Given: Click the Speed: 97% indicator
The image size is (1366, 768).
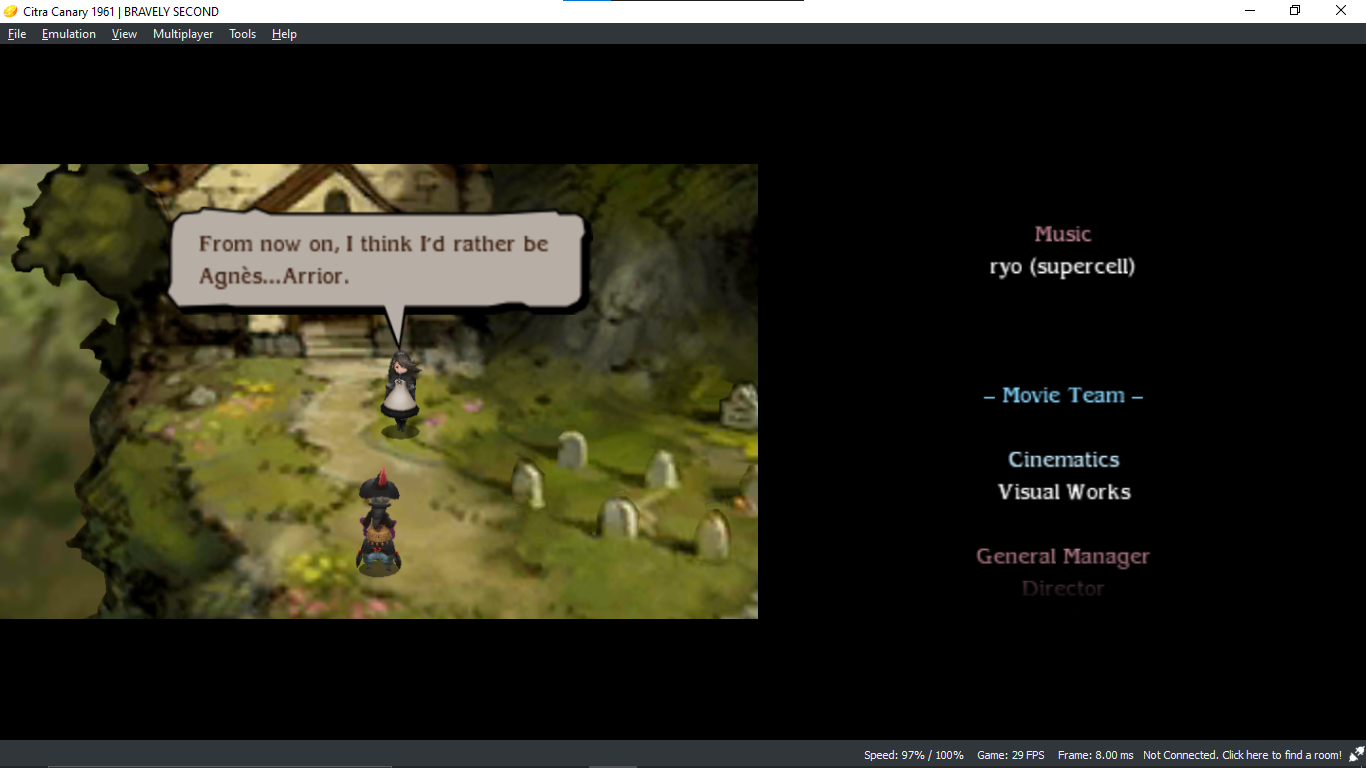Looking at the screenshot, I should 914,755.
